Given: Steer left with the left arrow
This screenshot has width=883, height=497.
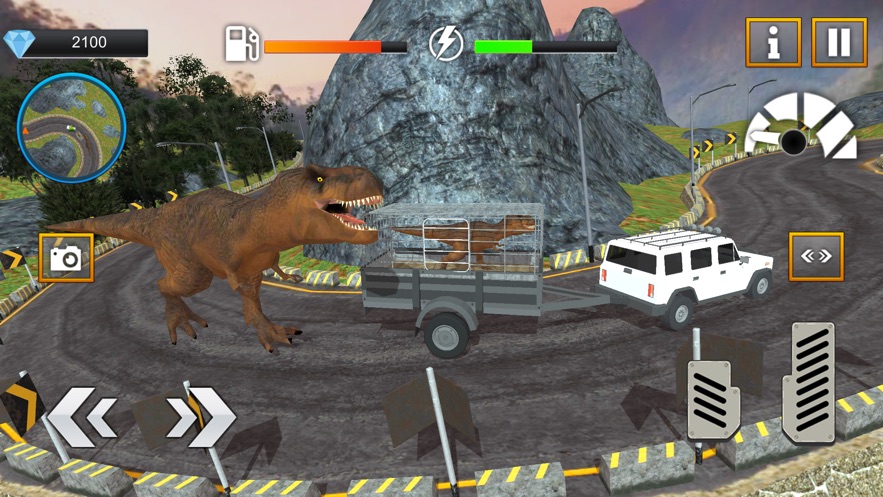Looking at the screenshot, I should point(83,417).
